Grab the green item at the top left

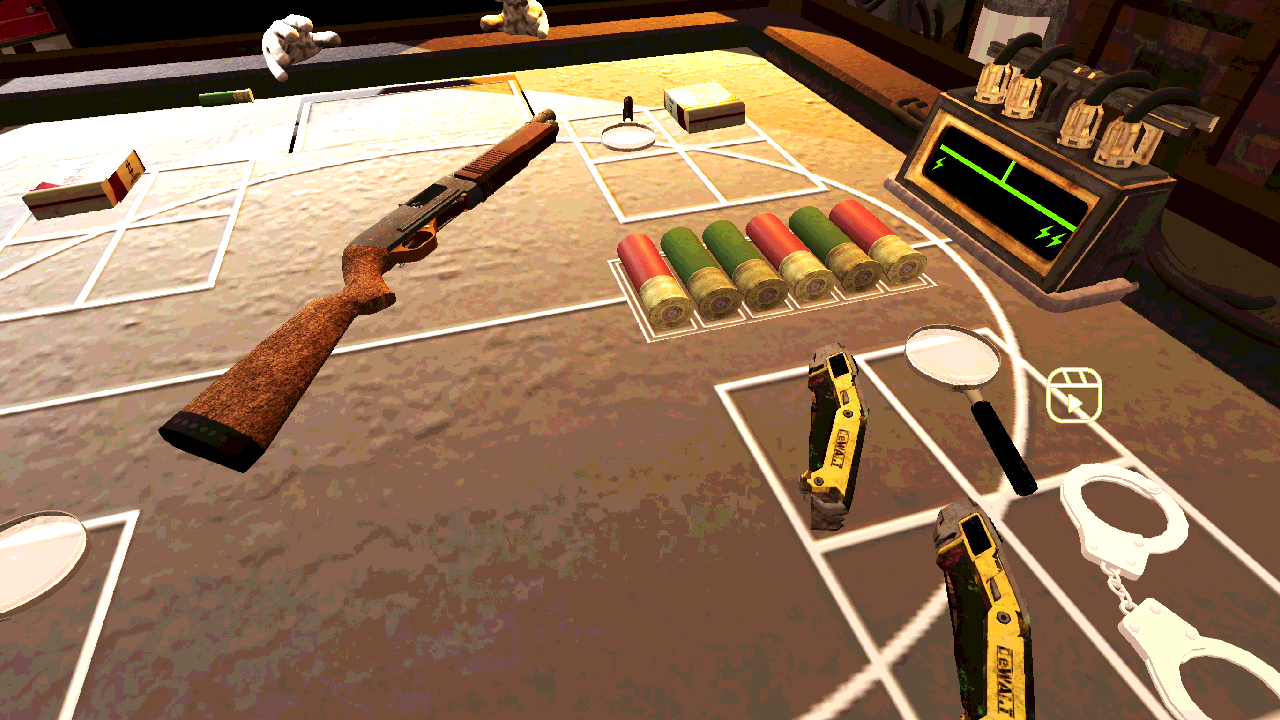coord(225,95)
